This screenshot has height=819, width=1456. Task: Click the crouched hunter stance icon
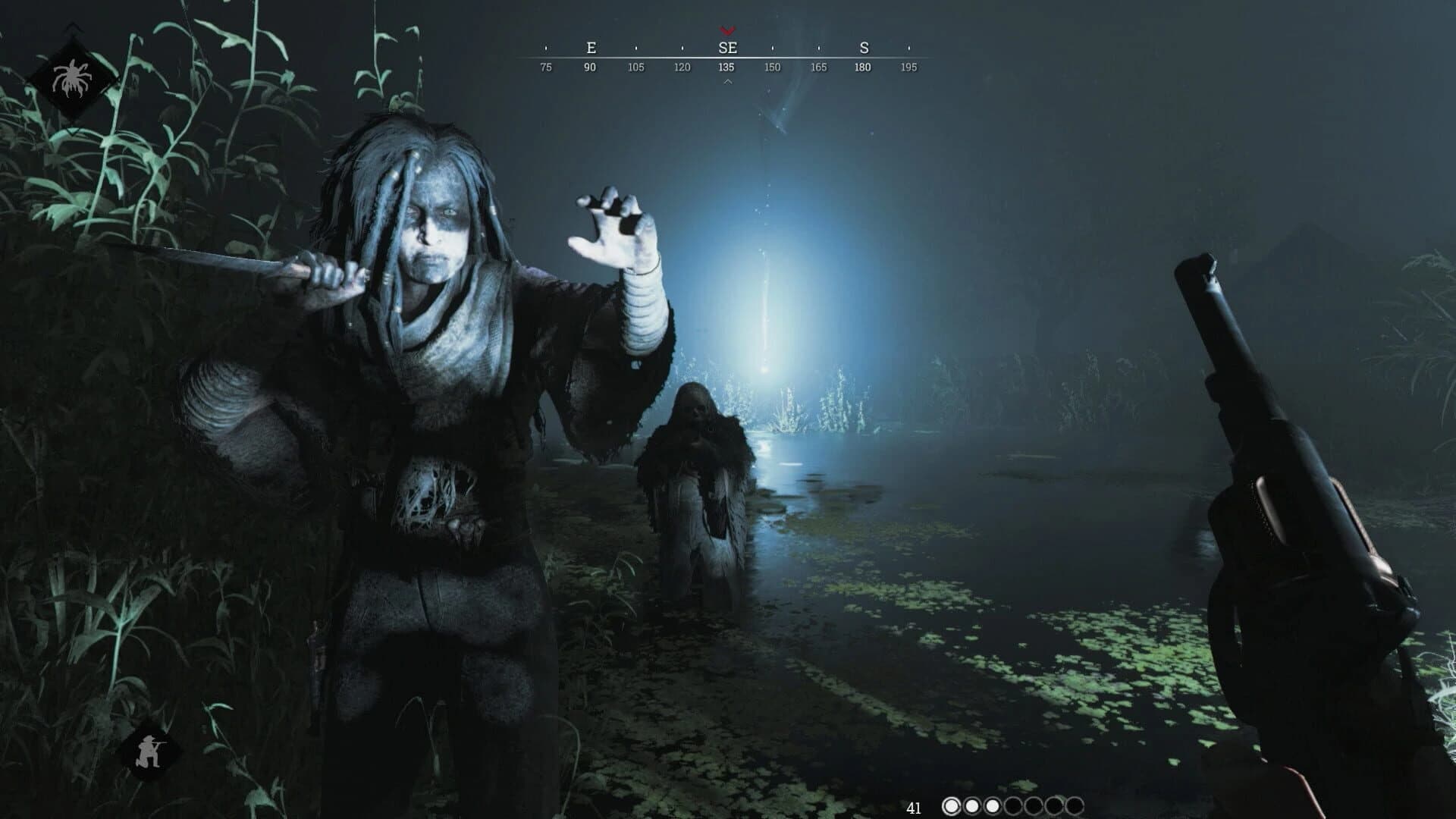click(149, 751)
